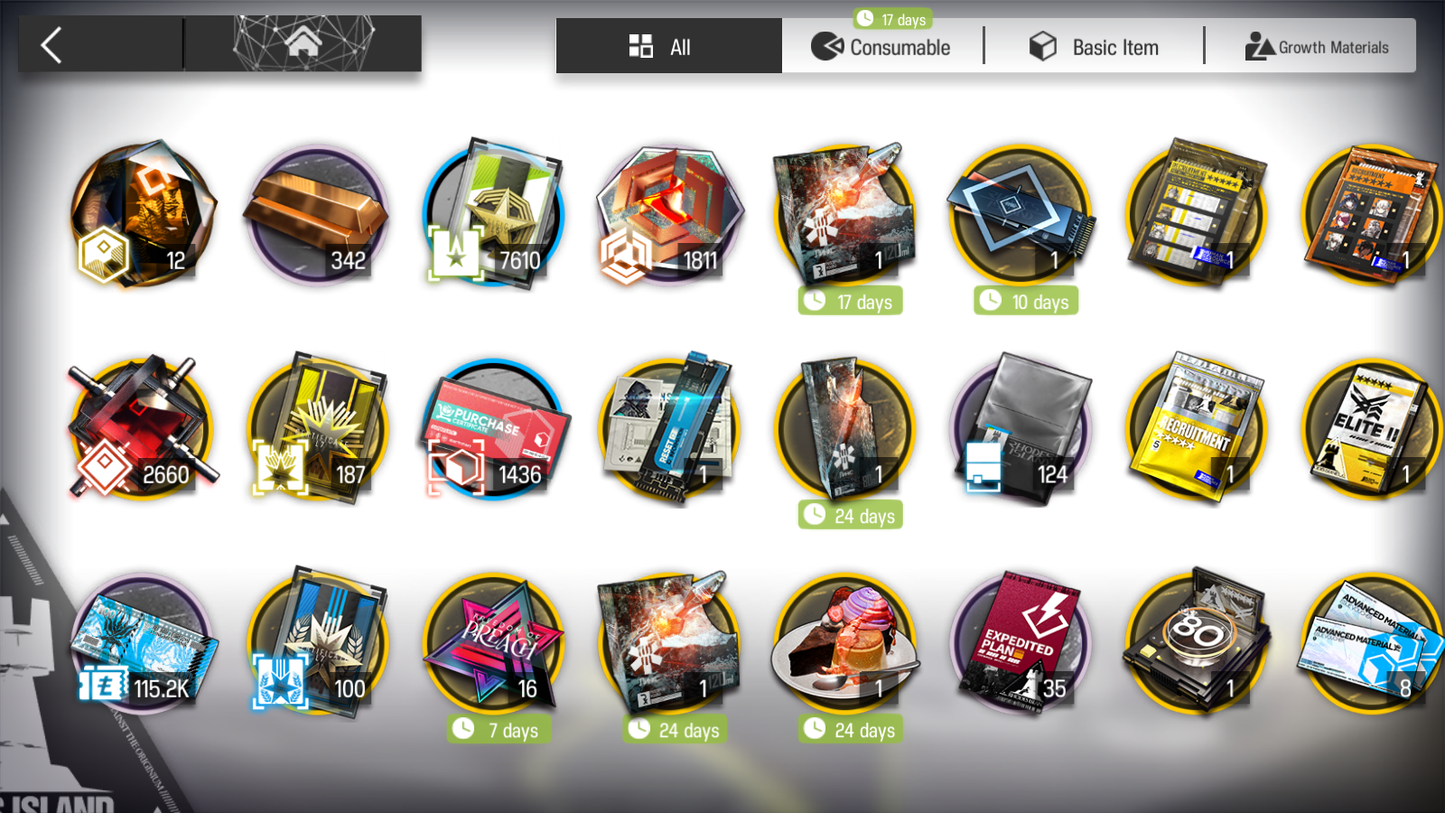1445x813 pixels.
Task: Go back with the arrow button
Action: pyautogui.click(x=52, y=45)
